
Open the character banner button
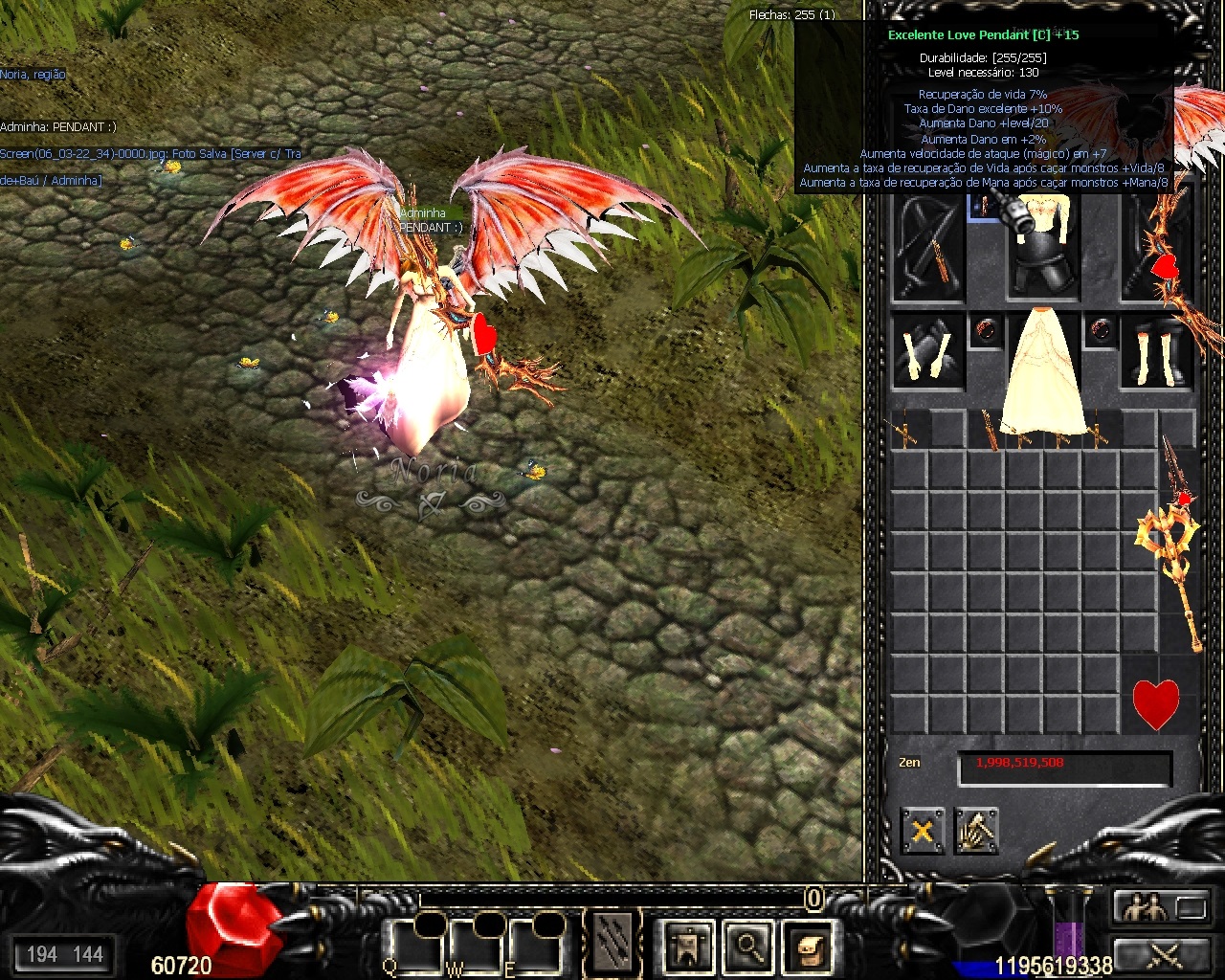(x=688, y=947)
